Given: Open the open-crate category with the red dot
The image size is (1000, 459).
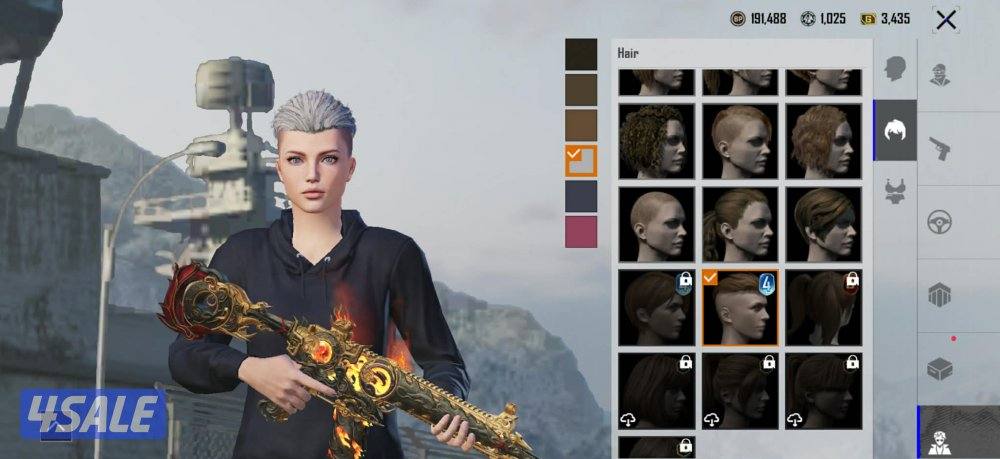Looking at the screenshot, I should [x=940, y=368].
